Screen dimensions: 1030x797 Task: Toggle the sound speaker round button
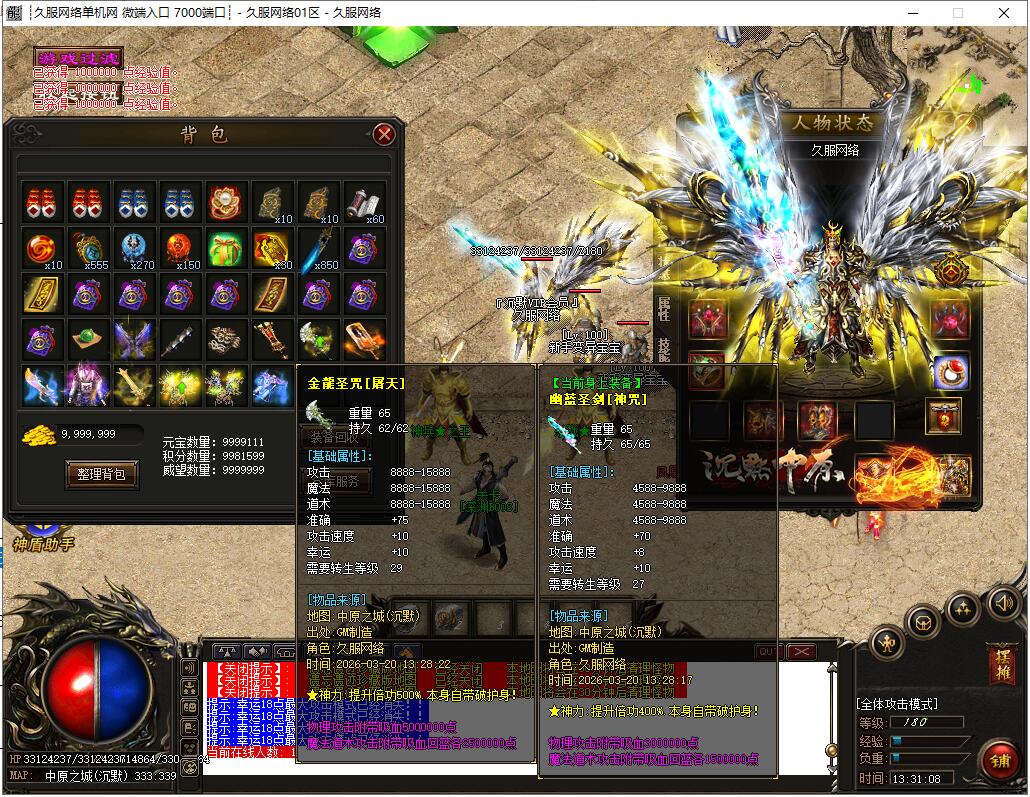(x=1003, y=602)
